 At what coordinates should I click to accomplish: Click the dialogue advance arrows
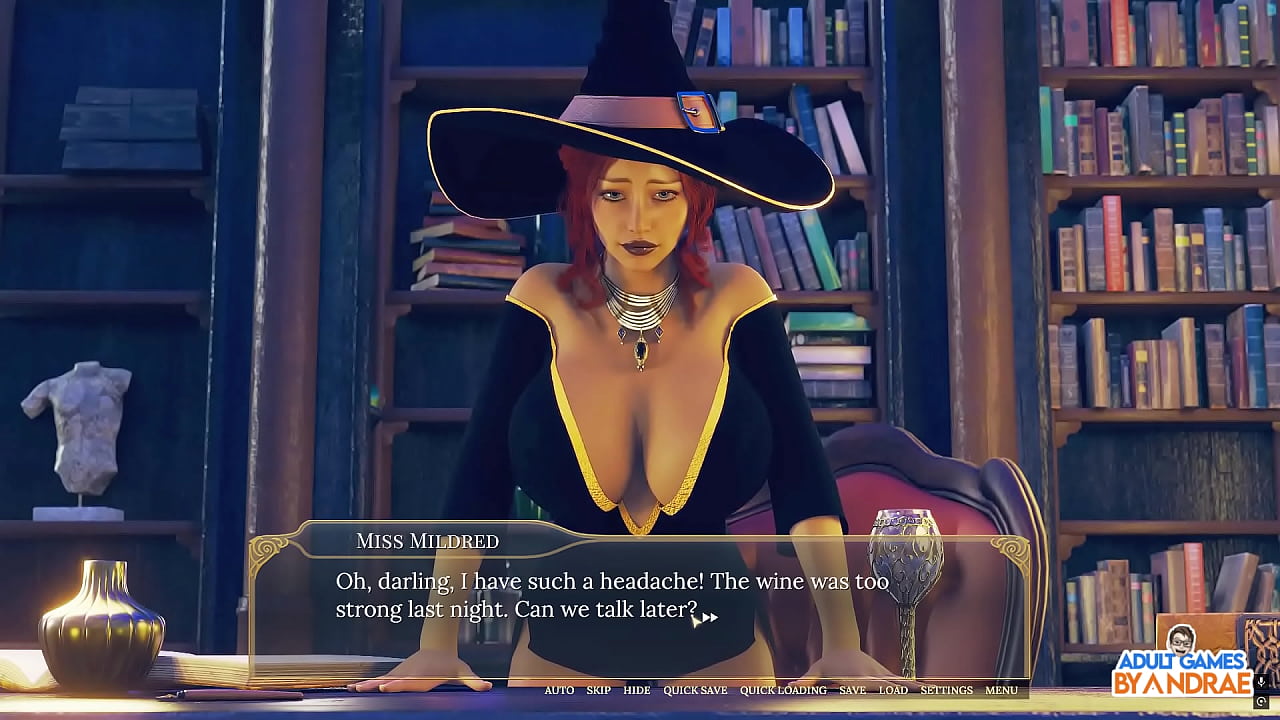[x=708, y=618]
